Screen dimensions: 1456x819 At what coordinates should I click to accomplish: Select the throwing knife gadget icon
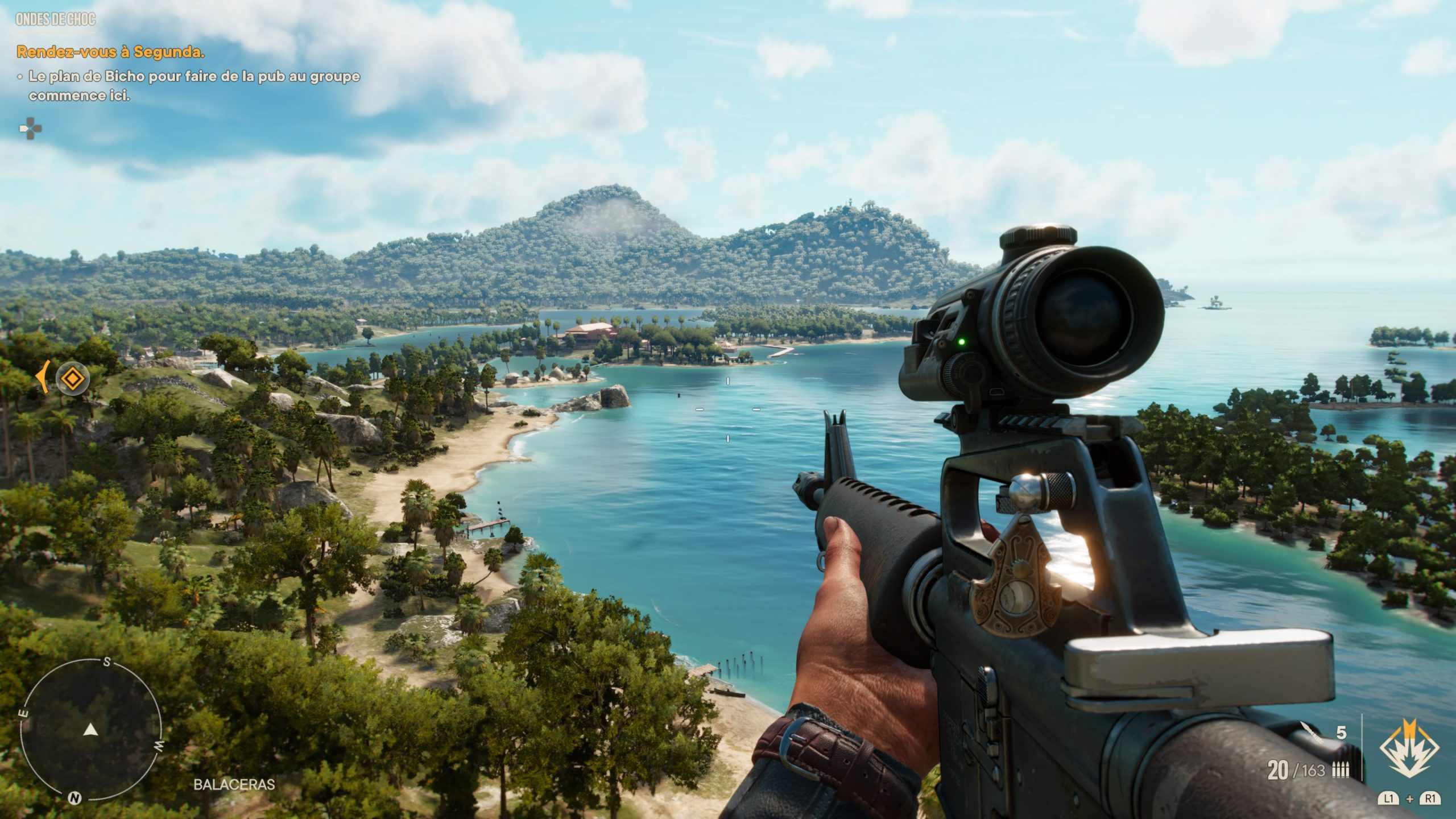click(x=1310, y=746)
